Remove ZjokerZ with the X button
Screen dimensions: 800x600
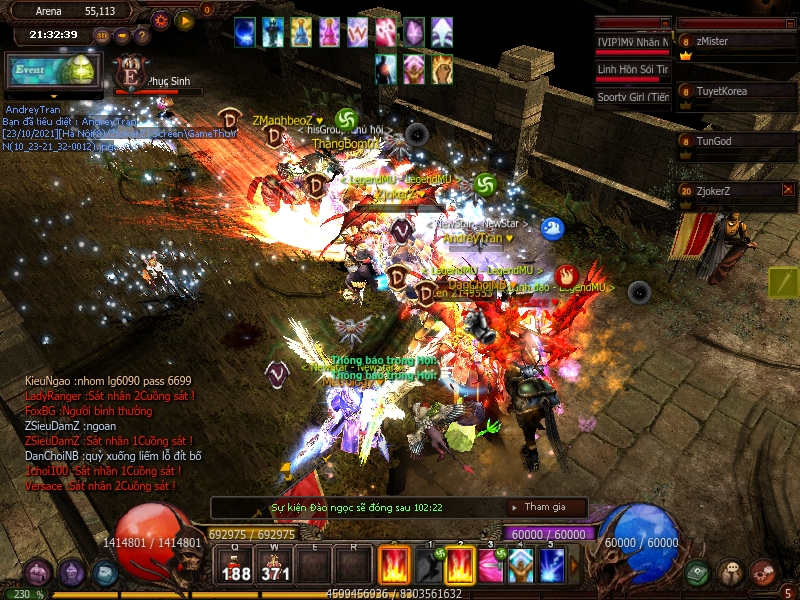(x=788, y=189)
